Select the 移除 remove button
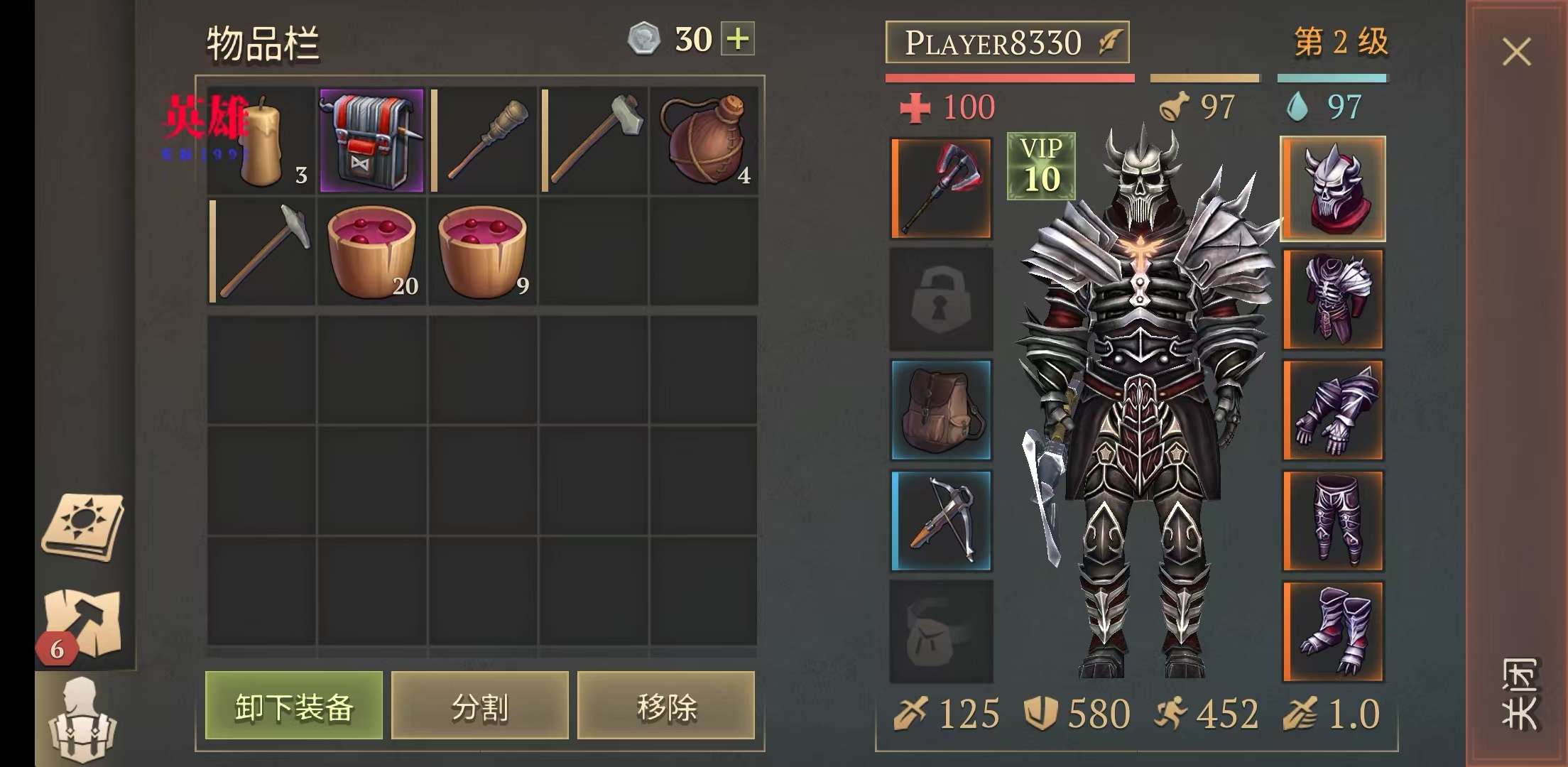 tap(666, 706)
